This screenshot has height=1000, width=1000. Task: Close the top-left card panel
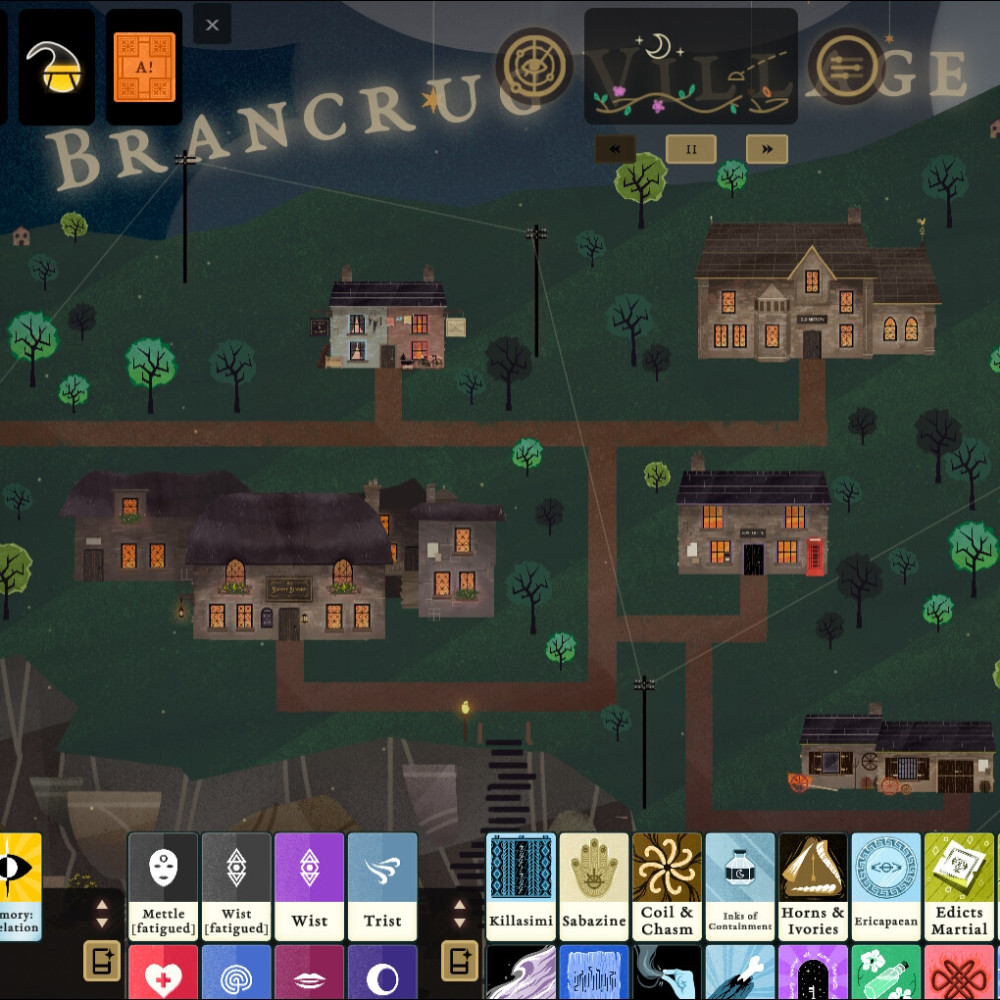[x=212, y=25]
